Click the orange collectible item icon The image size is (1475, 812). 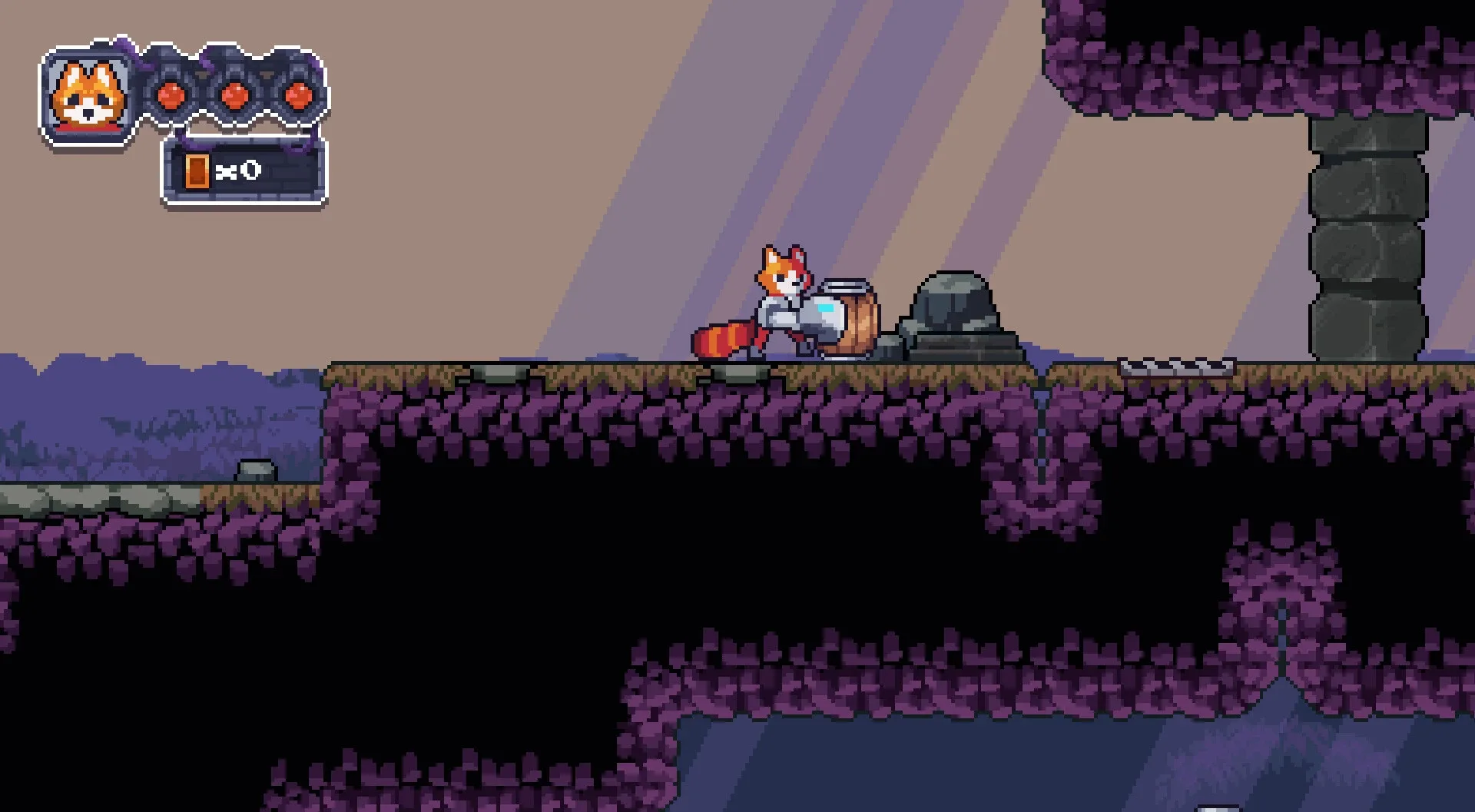198,172
